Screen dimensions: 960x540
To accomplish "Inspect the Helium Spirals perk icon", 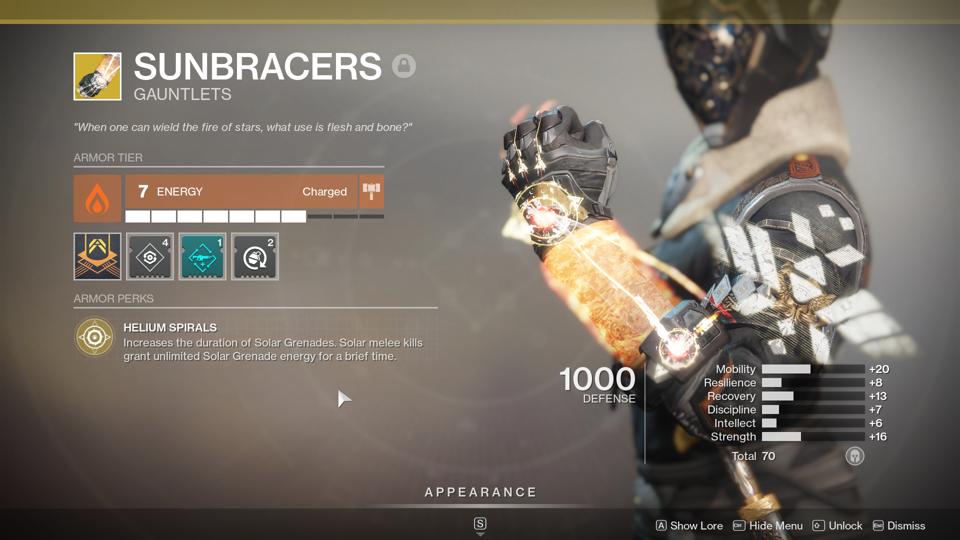I will [95, 339].
